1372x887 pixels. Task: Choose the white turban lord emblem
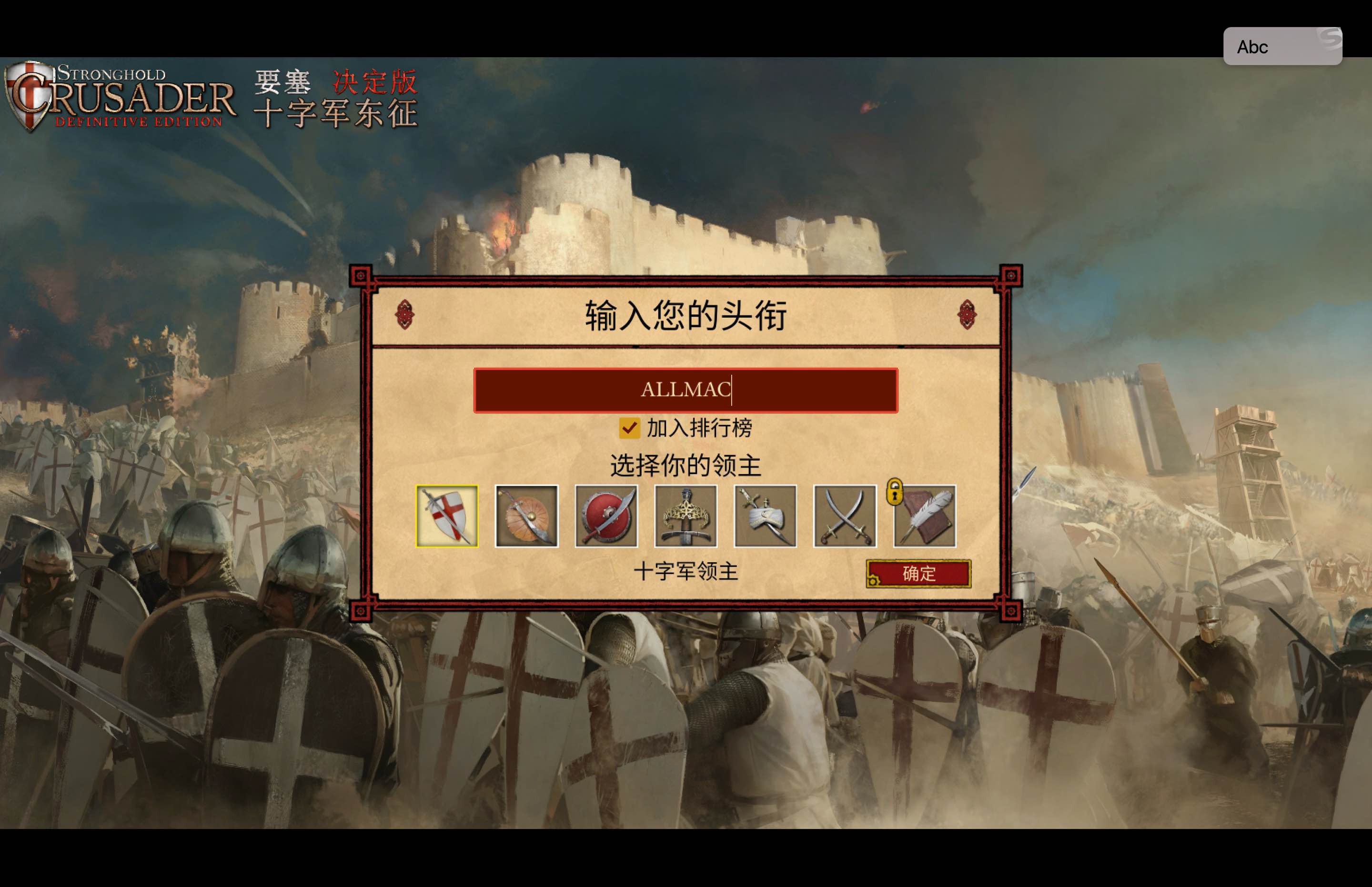coord(765,516)
